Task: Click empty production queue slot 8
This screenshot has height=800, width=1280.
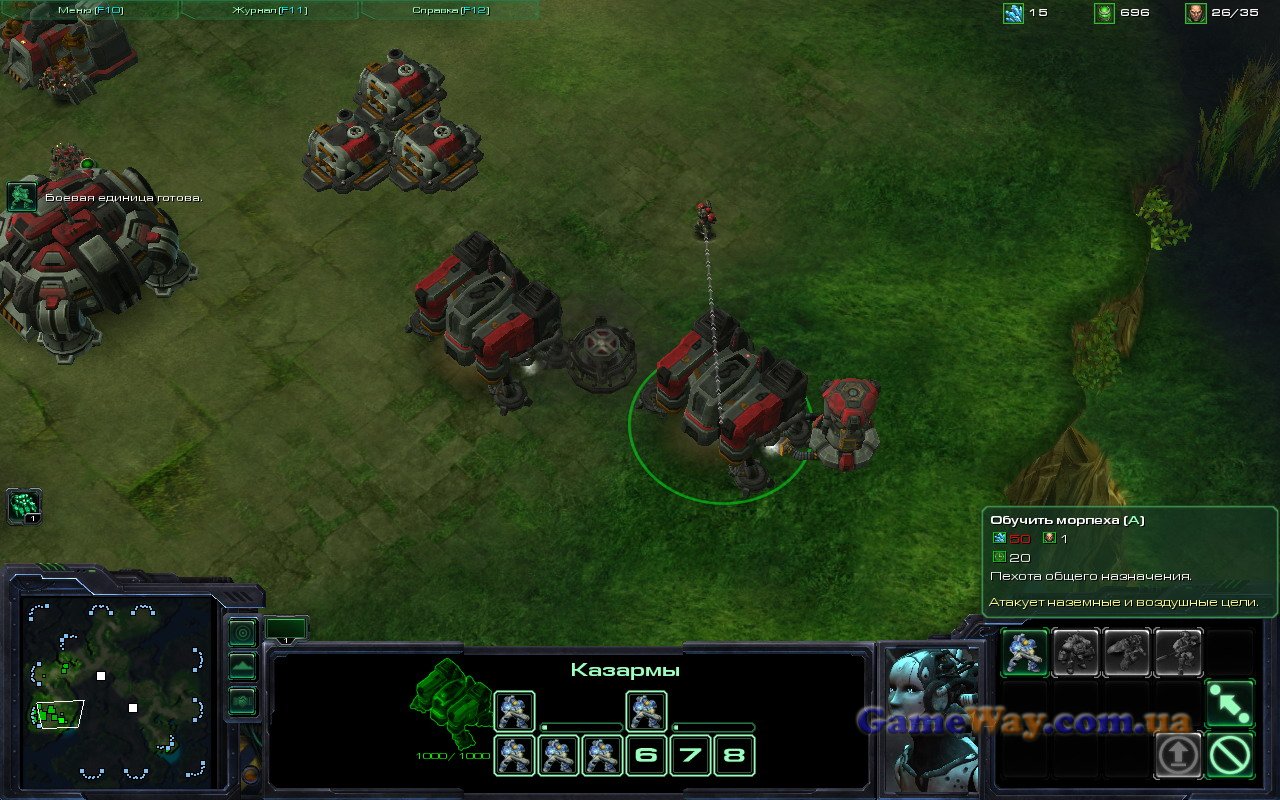Action: [734, 755]
